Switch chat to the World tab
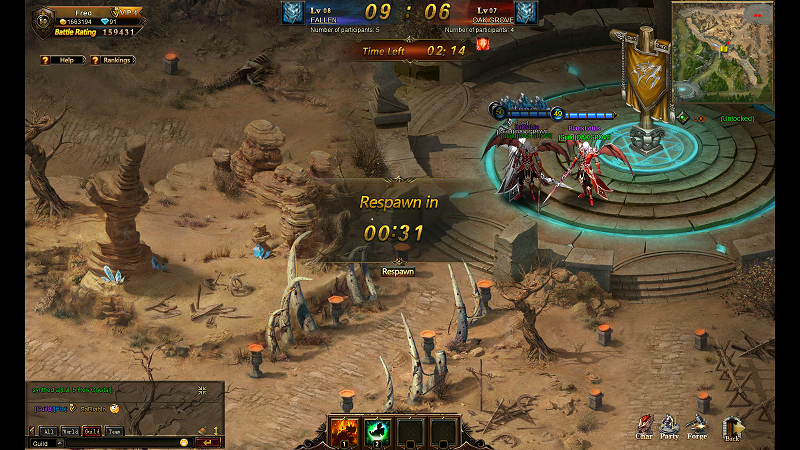 point(70,431)
